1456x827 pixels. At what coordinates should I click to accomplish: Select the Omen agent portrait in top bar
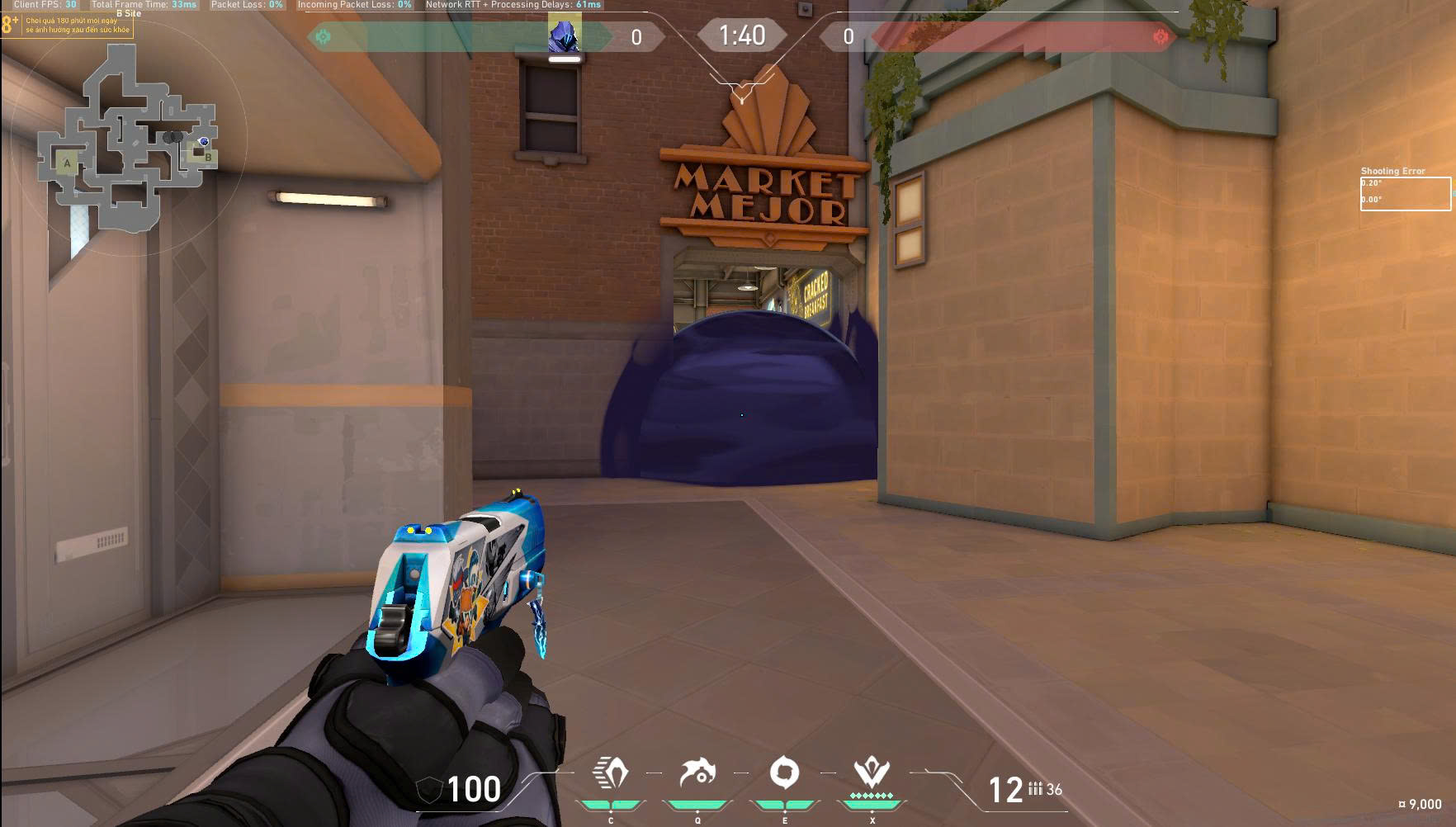pyautogui.click(x=565, y=35)
